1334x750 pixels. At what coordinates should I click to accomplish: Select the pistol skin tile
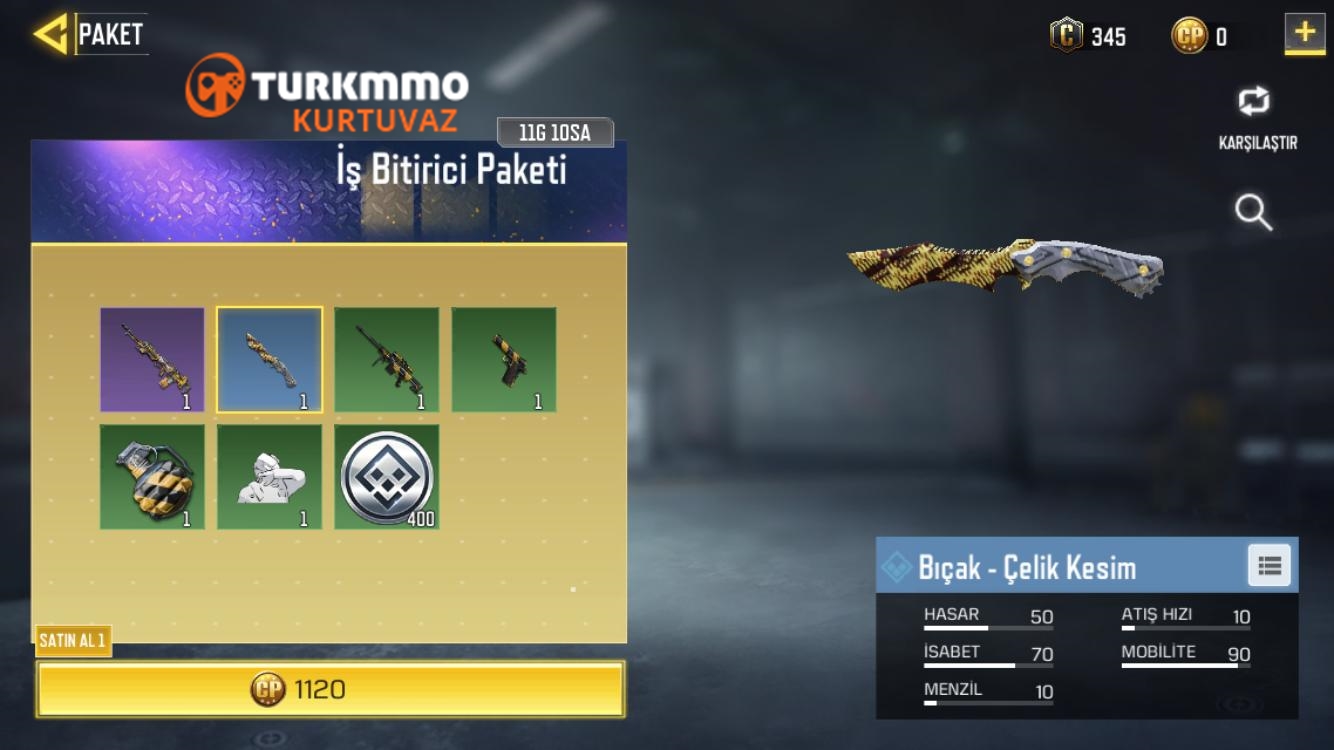pos(504,360)
